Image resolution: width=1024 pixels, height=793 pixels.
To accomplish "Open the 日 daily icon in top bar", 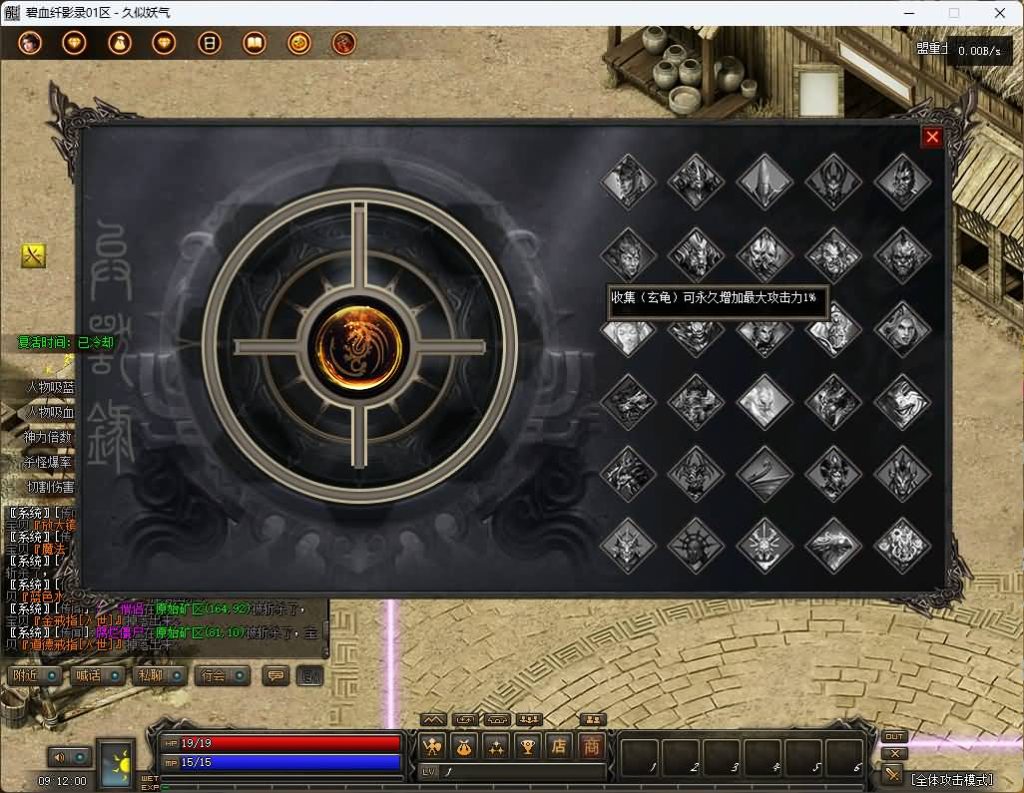I will point(209,43).
